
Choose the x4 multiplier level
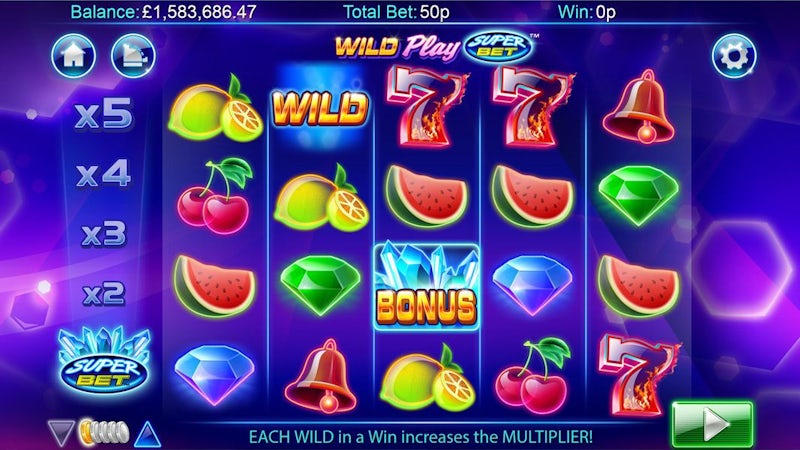point(103,175)
